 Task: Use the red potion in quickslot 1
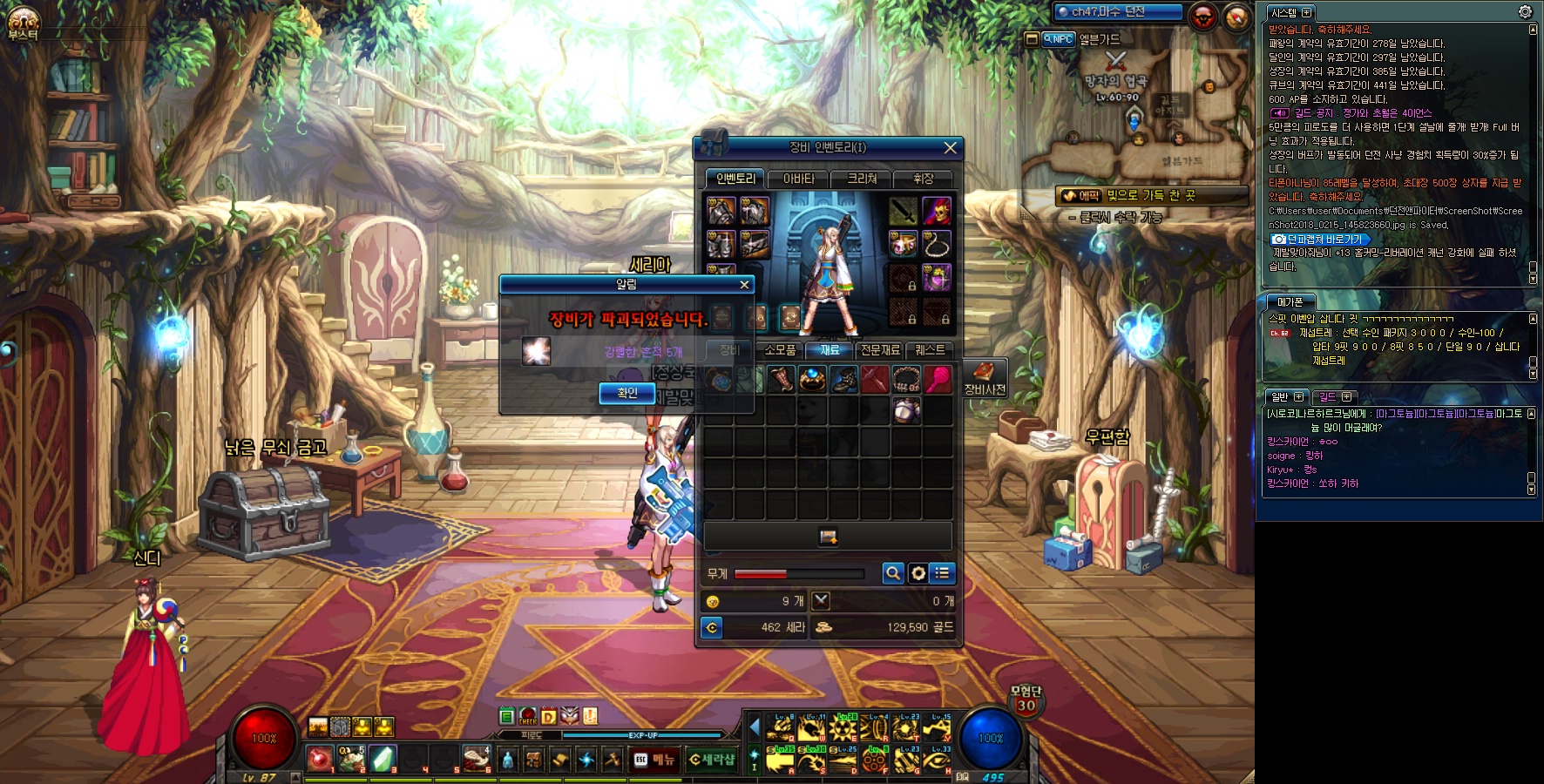click(320, 759)
